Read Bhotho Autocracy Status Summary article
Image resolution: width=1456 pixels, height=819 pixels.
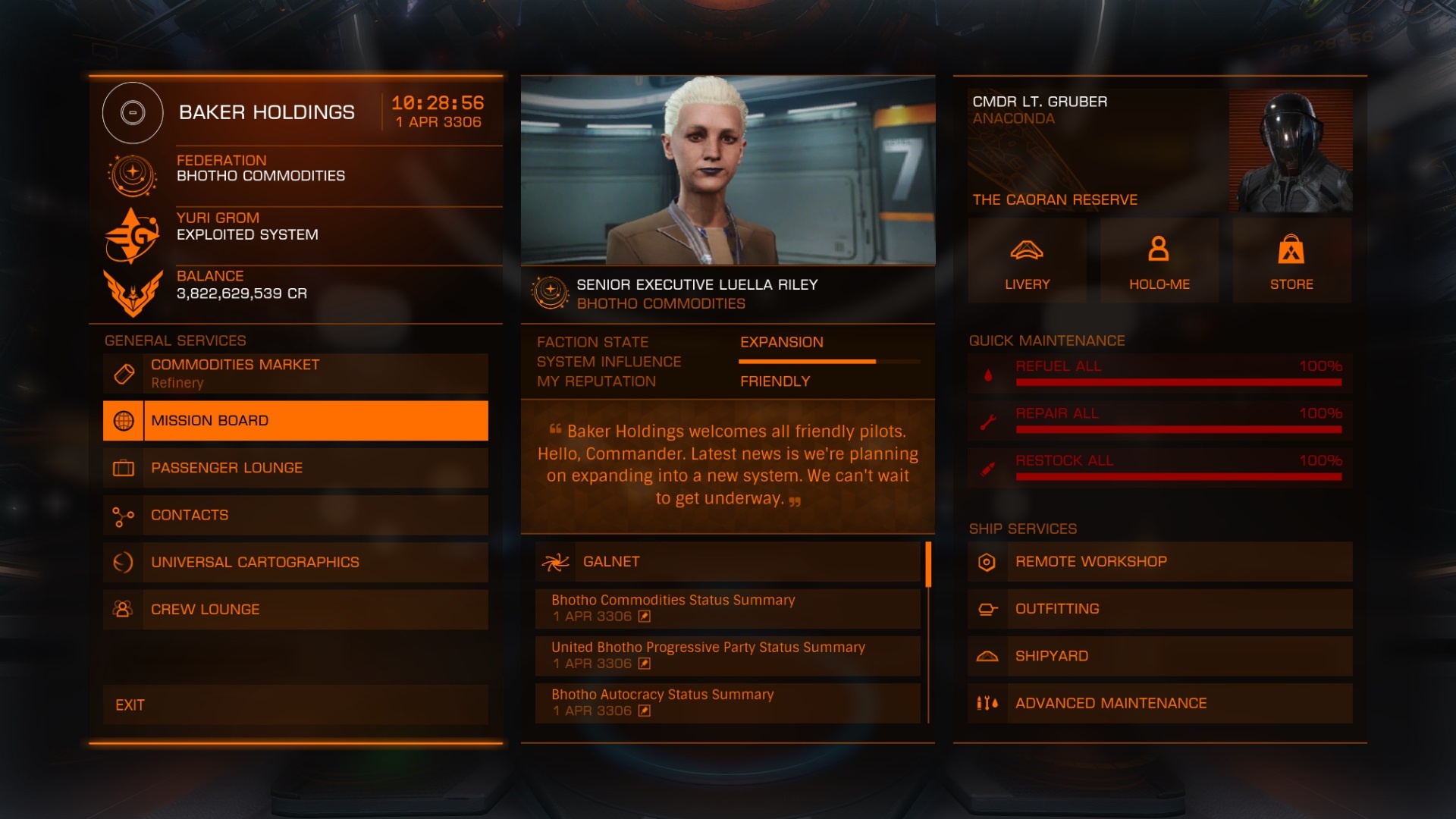(728, 702)
